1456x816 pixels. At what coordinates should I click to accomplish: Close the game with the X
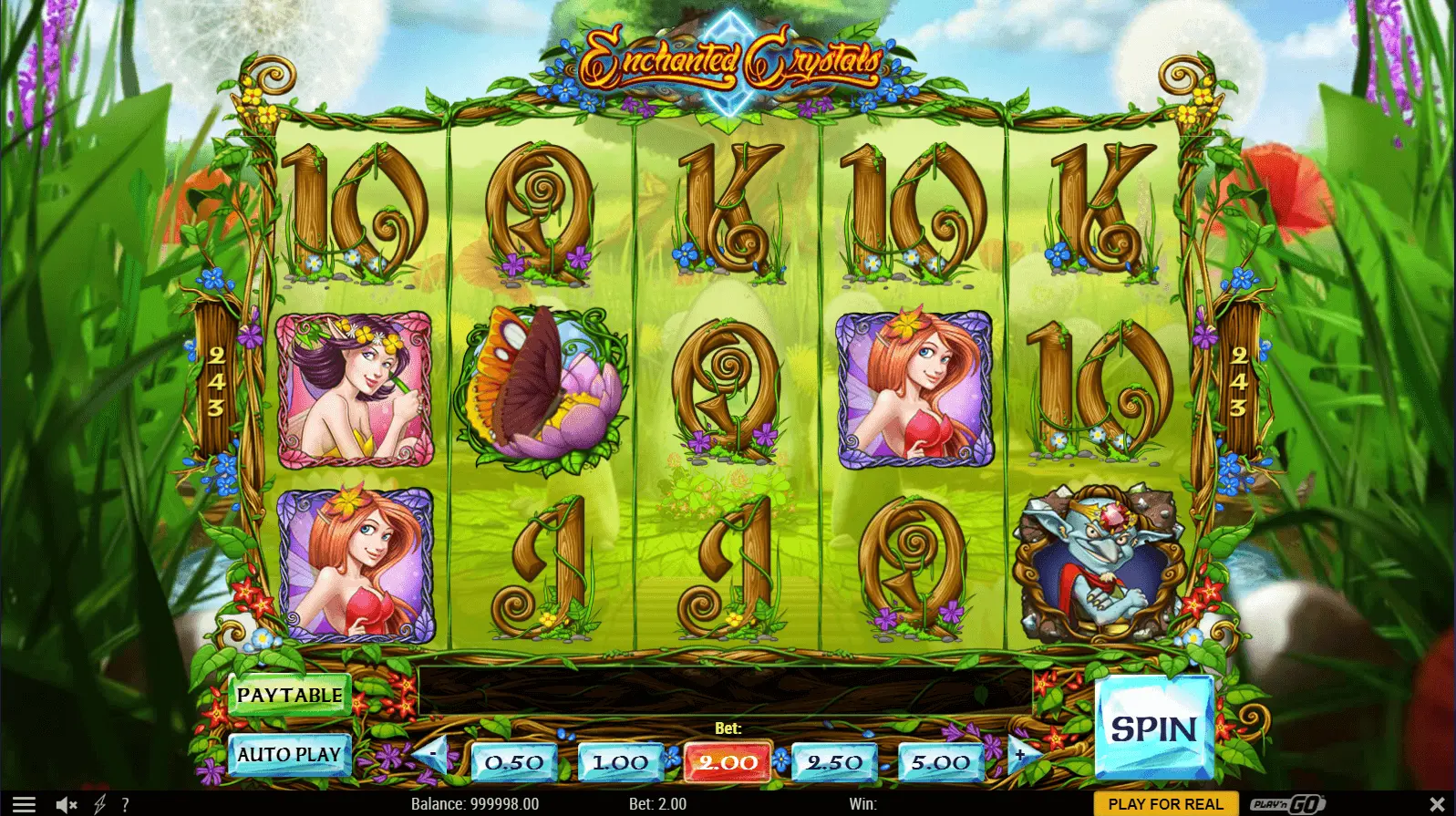pos(1437,804)
